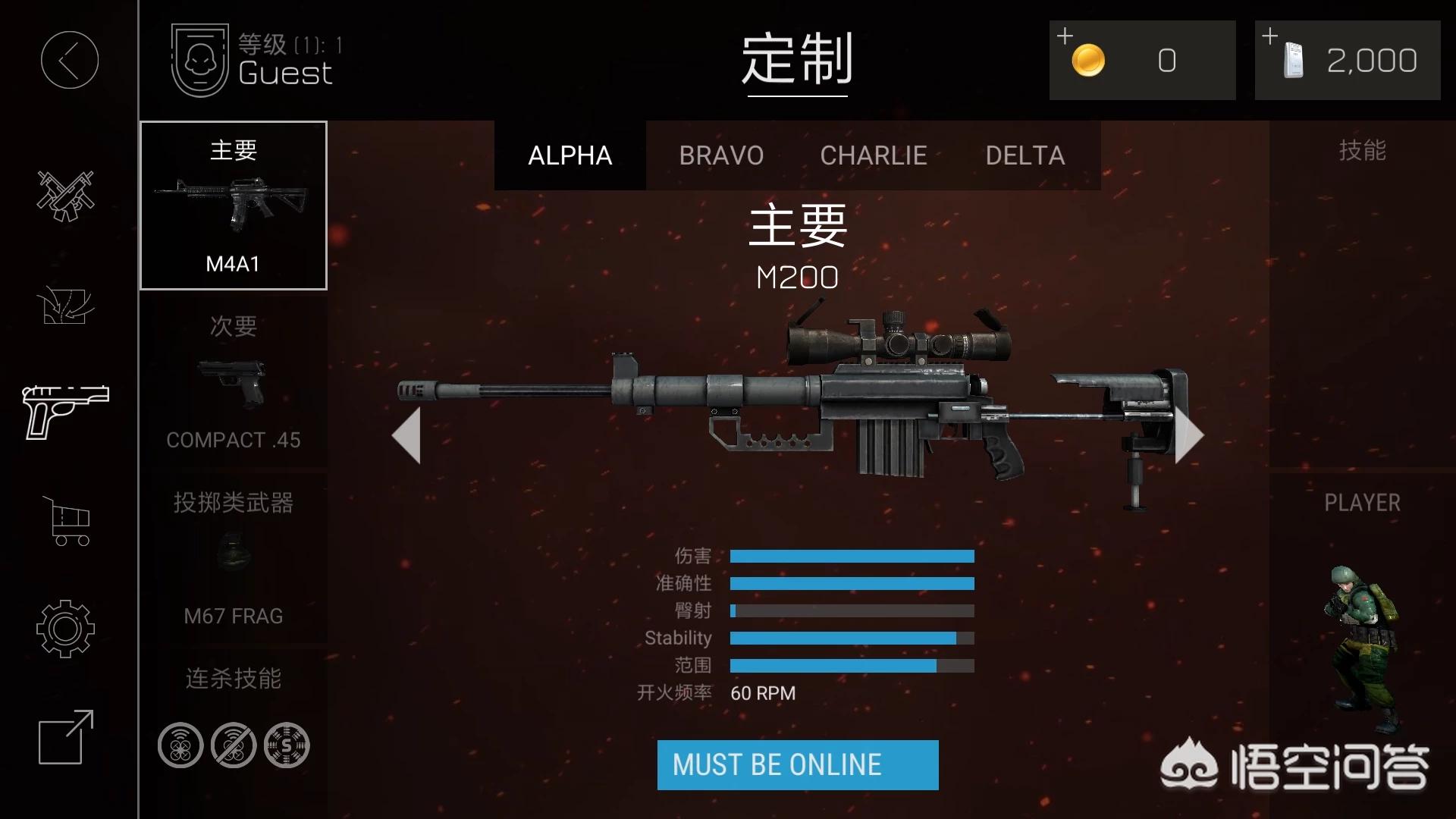
Task: Show the previous weapon with left arrow
Action: pyautogui.click(x=407, y=435)
